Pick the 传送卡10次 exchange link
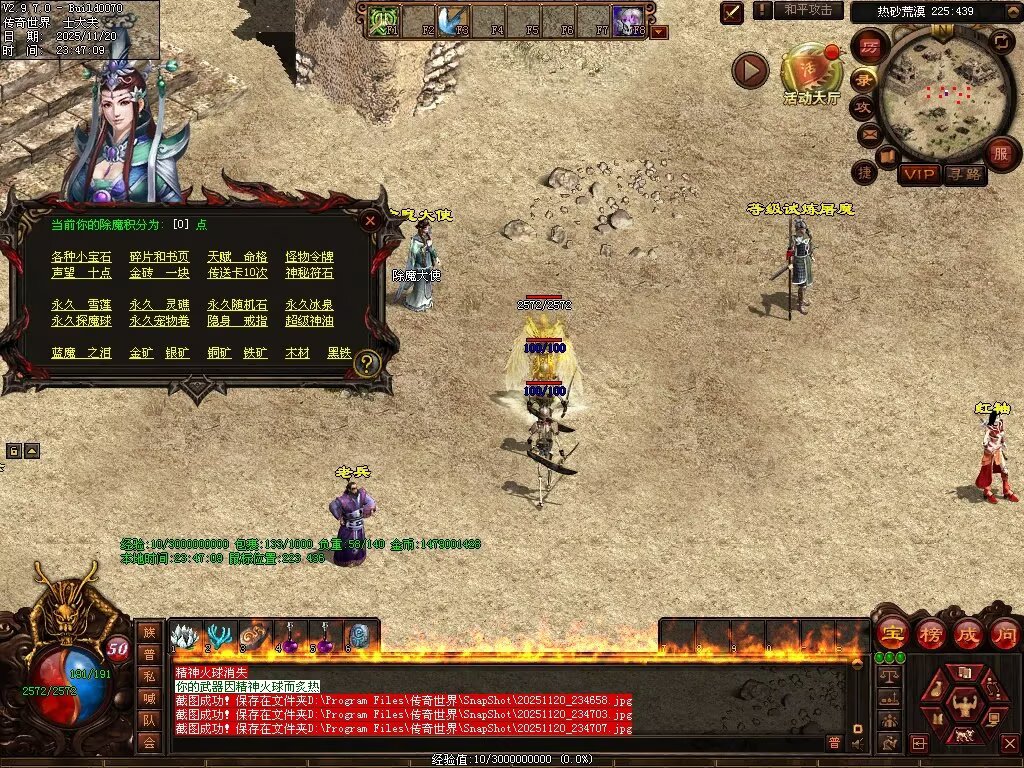 pyautogui.click(x=237, y=273)
